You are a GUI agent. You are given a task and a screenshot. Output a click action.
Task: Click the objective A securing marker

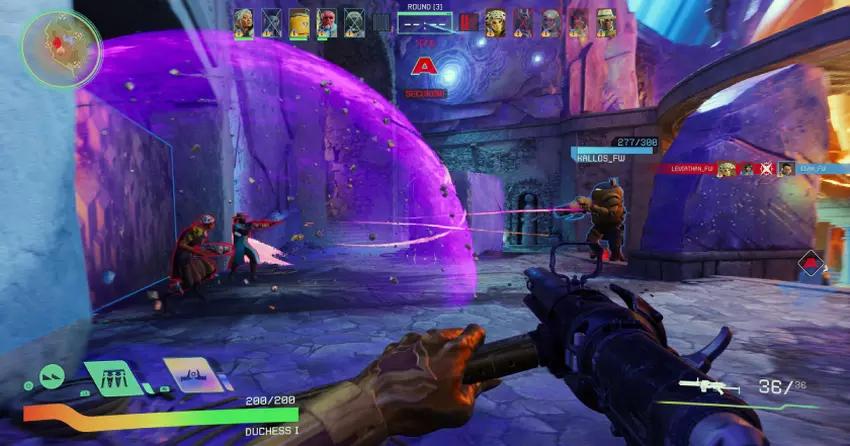click(x=425, y=69)
